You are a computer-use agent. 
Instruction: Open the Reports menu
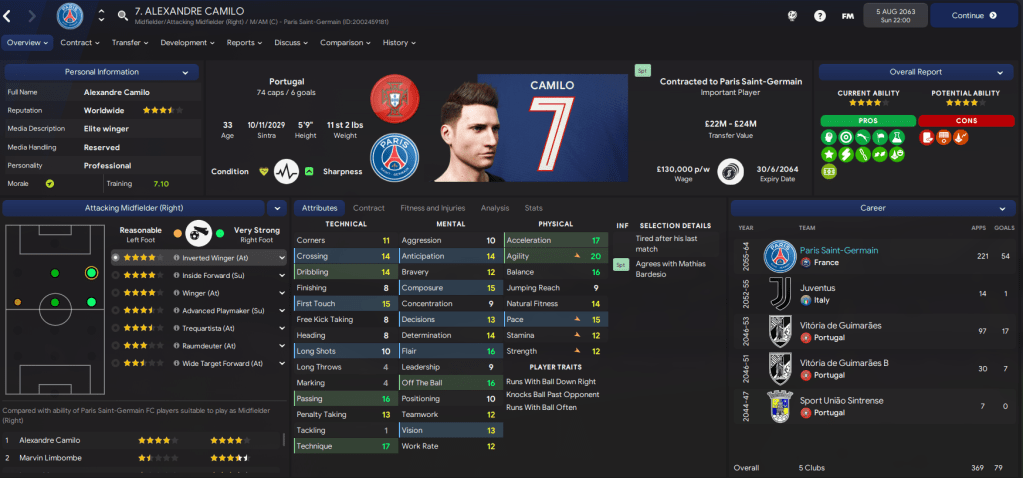pyautogui.click(x=245, y=43)
